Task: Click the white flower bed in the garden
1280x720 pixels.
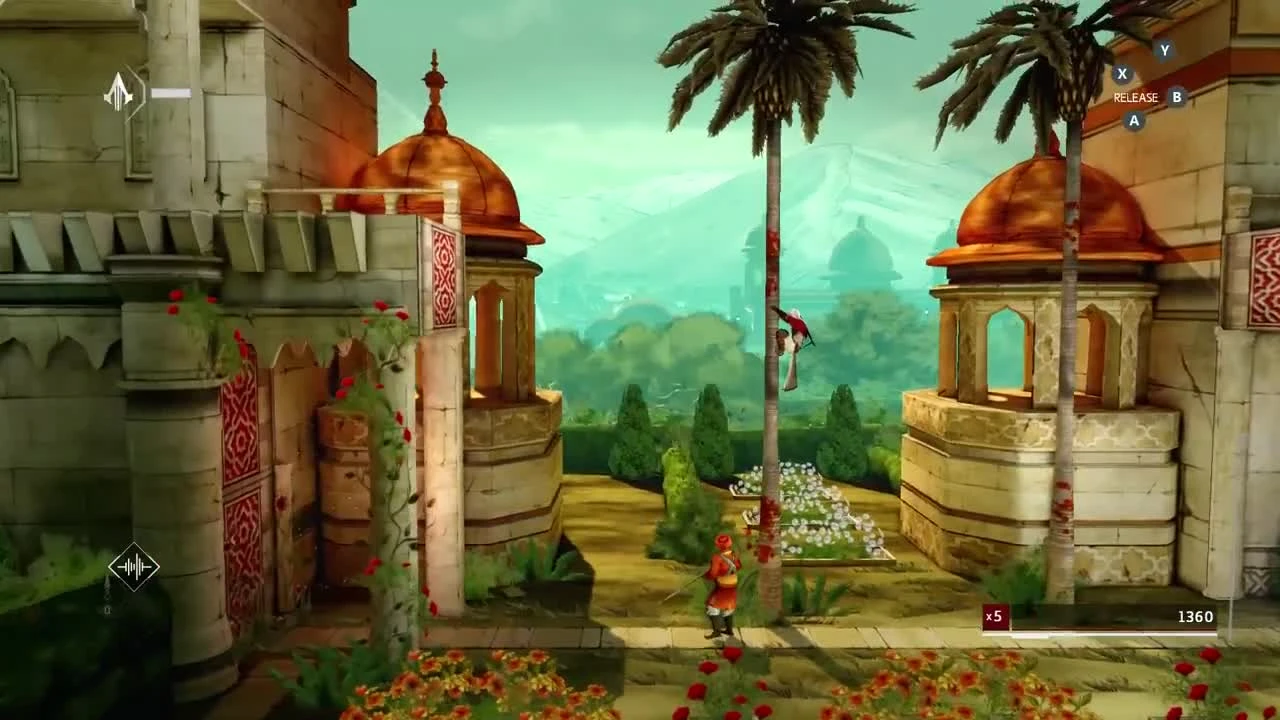Action: pyautogui.click(x=810, y=500)
